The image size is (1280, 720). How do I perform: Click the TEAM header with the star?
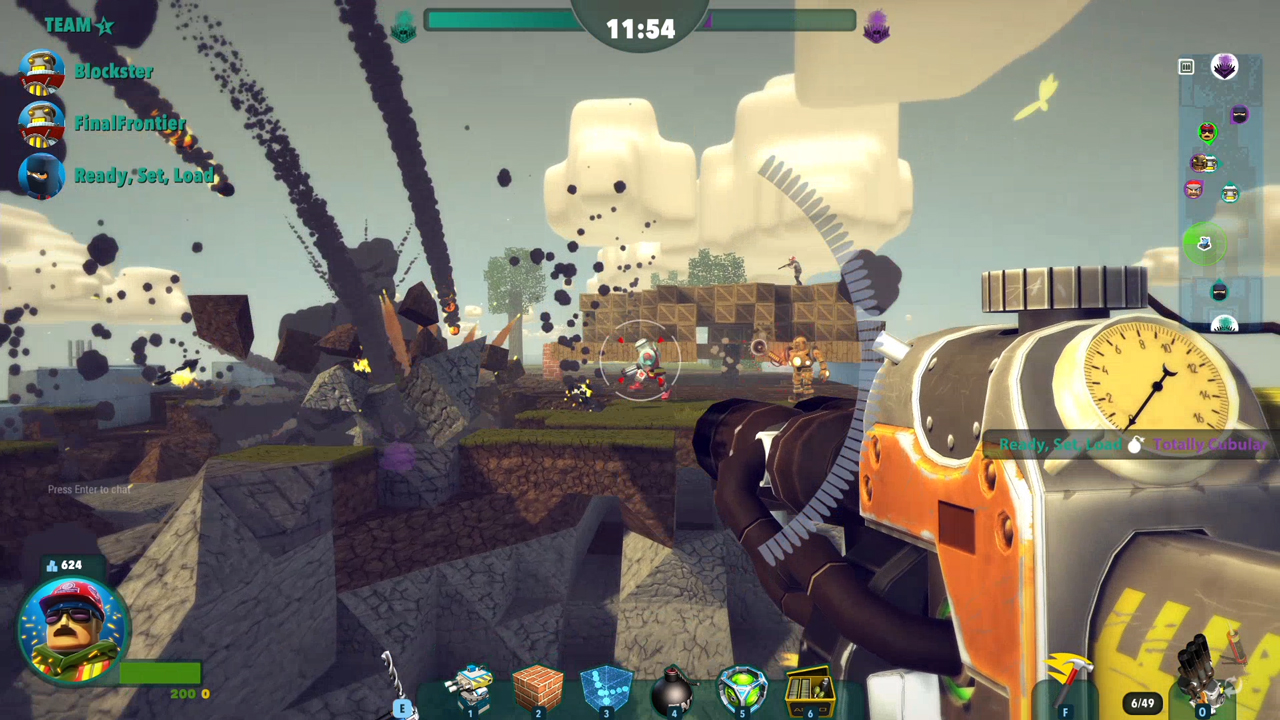[79, 25]
